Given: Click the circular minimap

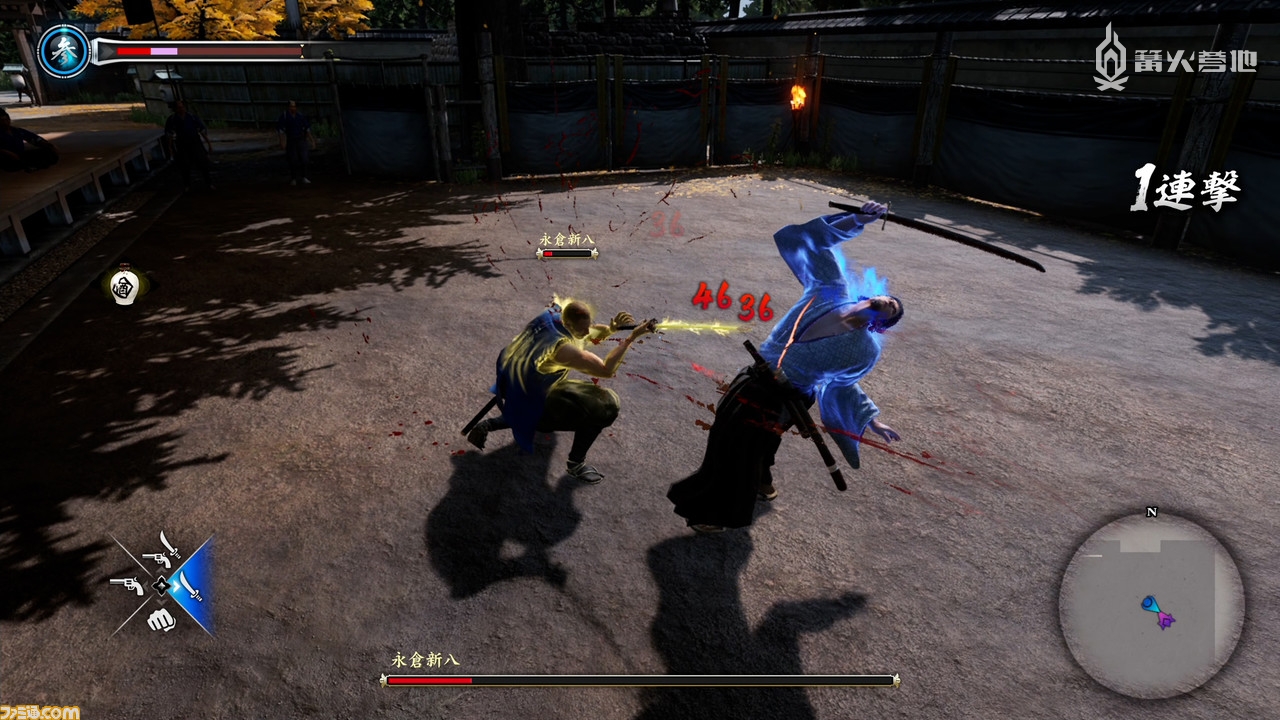Looking at the screenshot, I should coord(1151,605).
